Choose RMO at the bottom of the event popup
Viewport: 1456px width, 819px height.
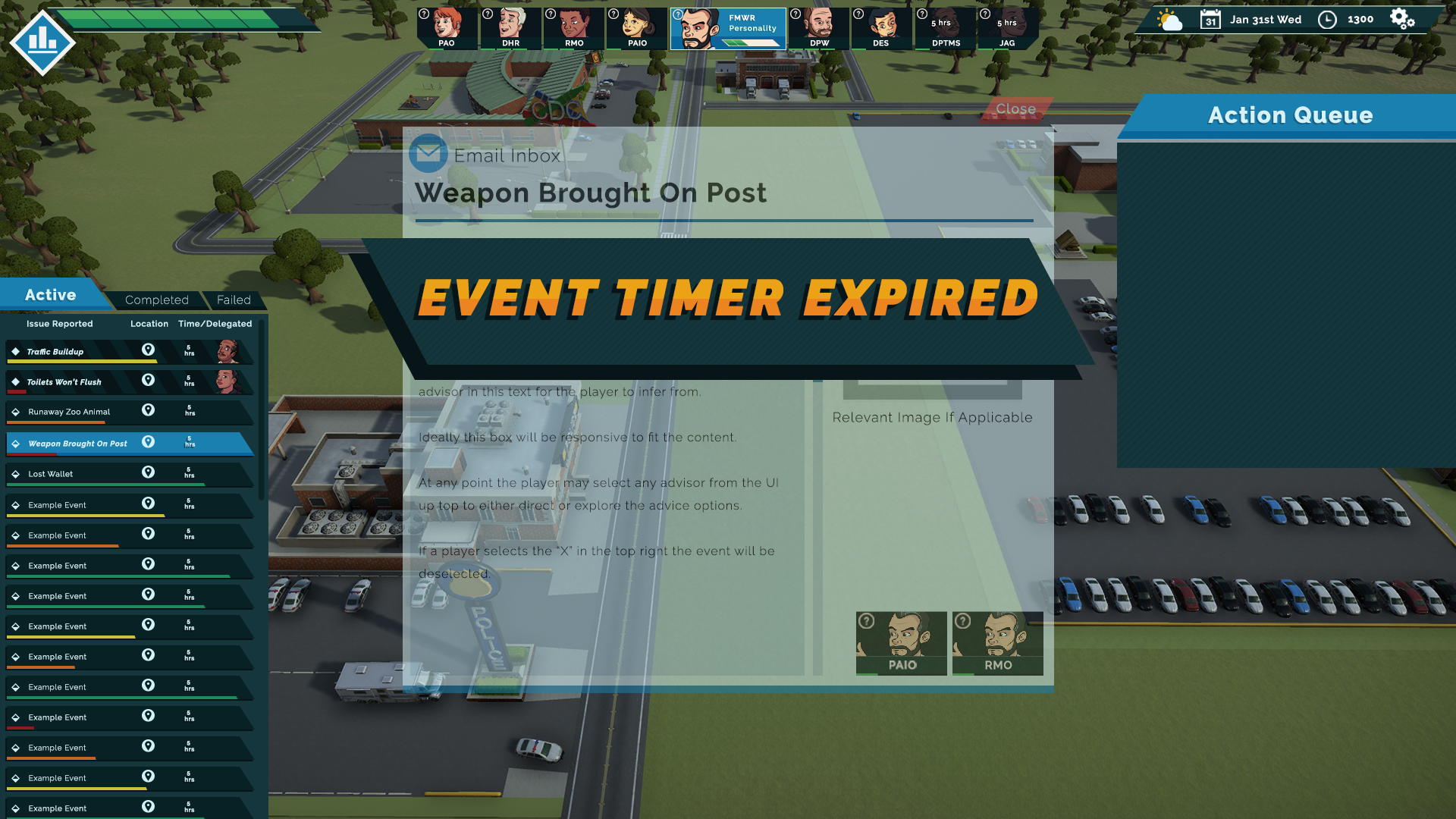[x=997, y=643]
